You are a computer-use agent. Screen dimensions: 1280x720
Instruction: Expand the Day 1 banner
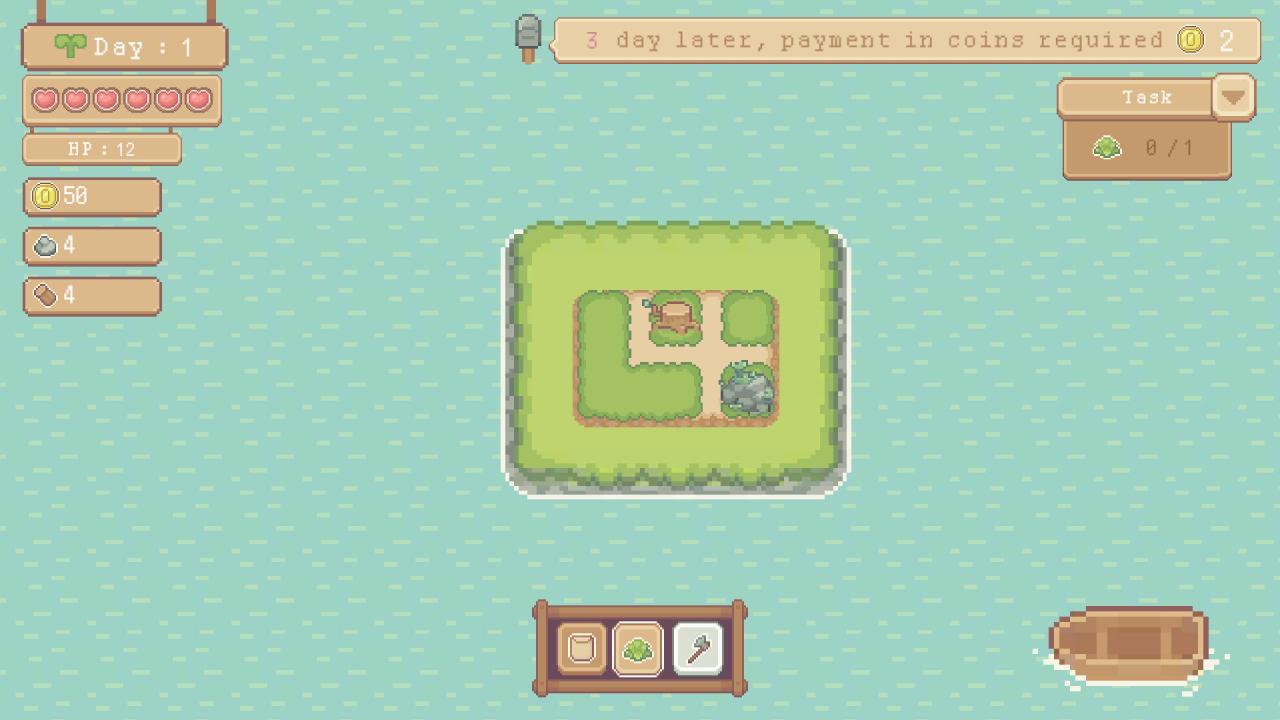click(123, 45)
